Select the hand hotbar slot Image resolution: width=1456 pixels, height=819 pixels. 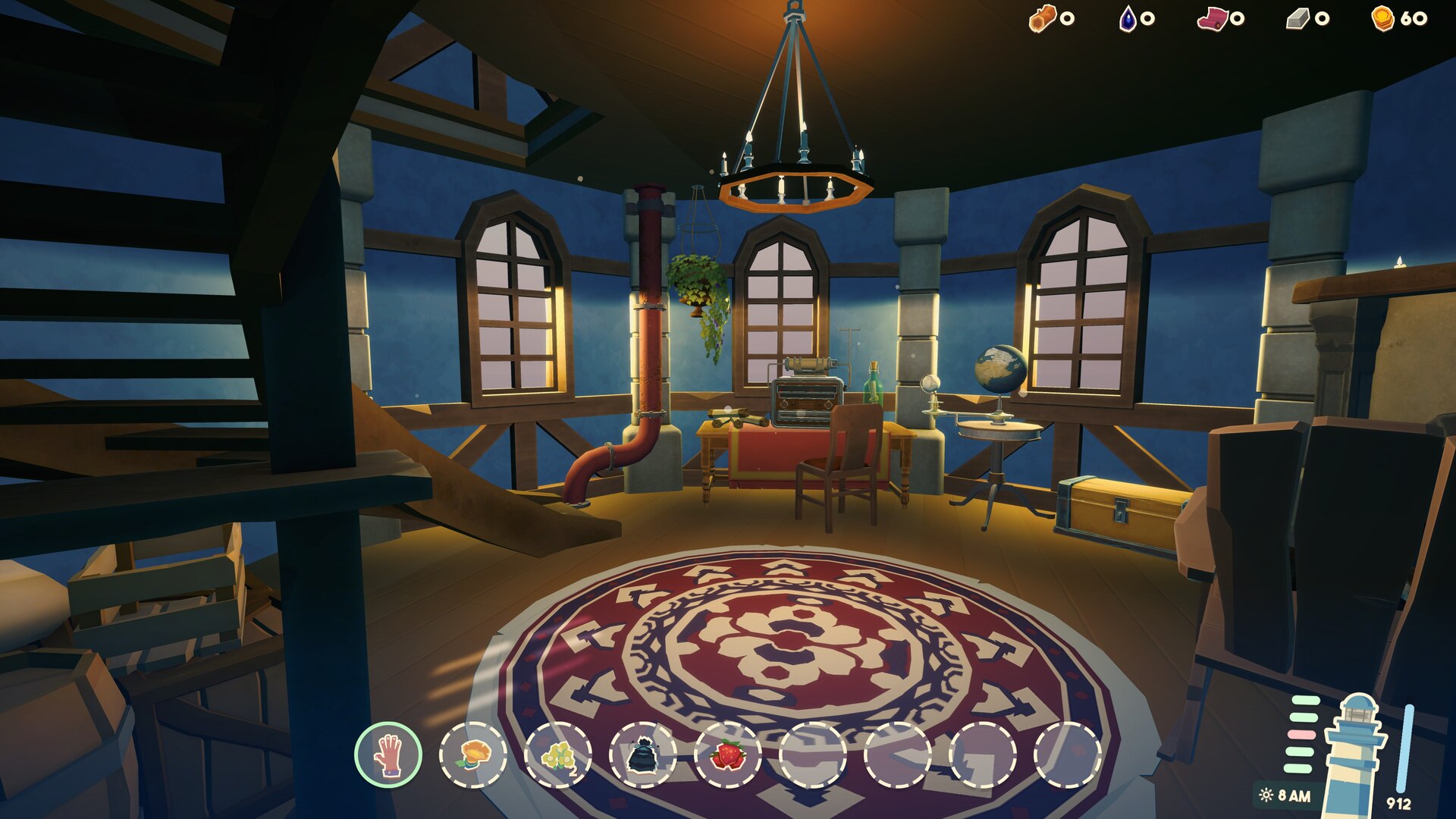pyautogui.click(x=388, y=755)
